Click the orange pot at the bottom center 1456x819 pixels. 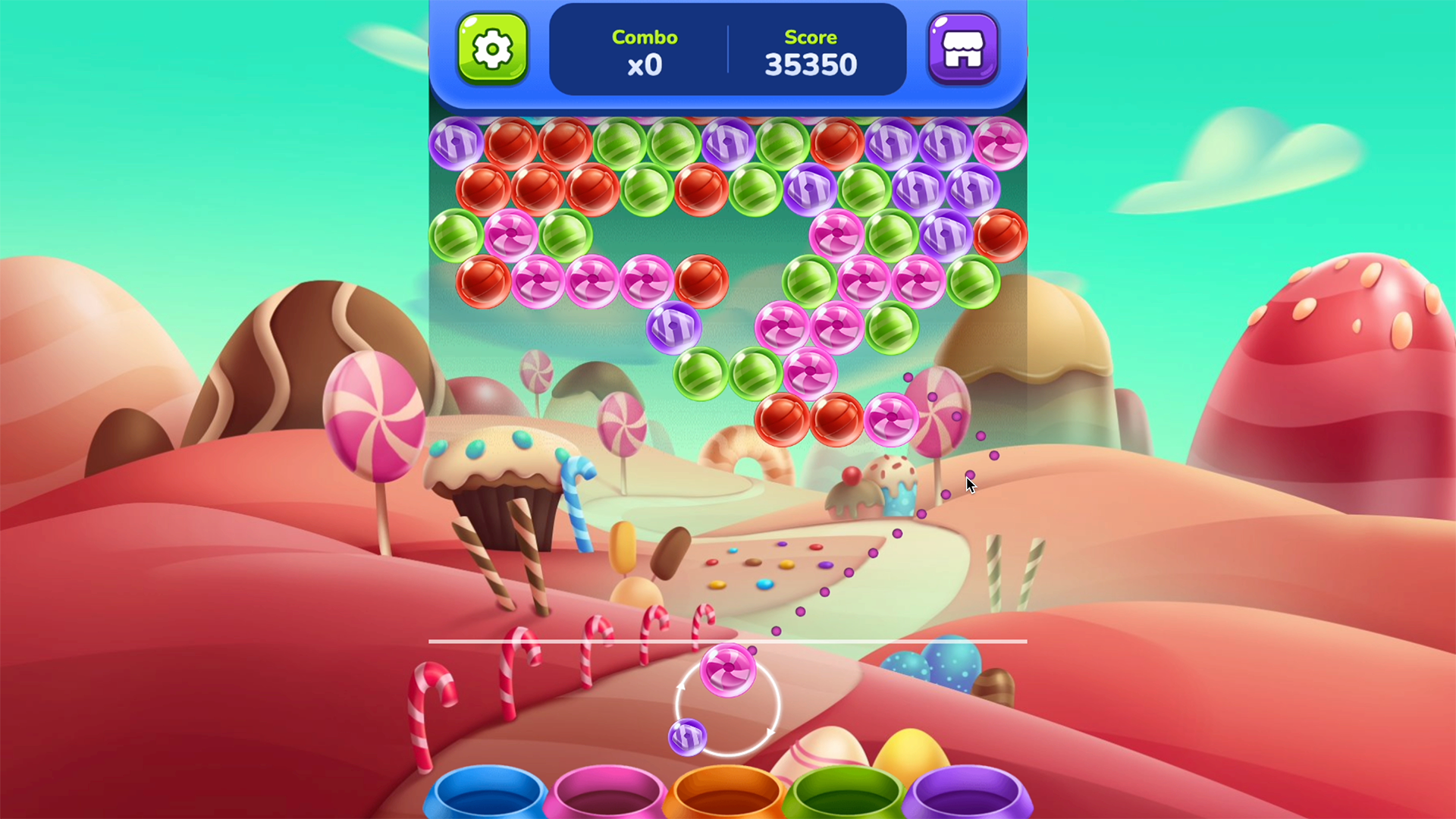tap(726, 796)
